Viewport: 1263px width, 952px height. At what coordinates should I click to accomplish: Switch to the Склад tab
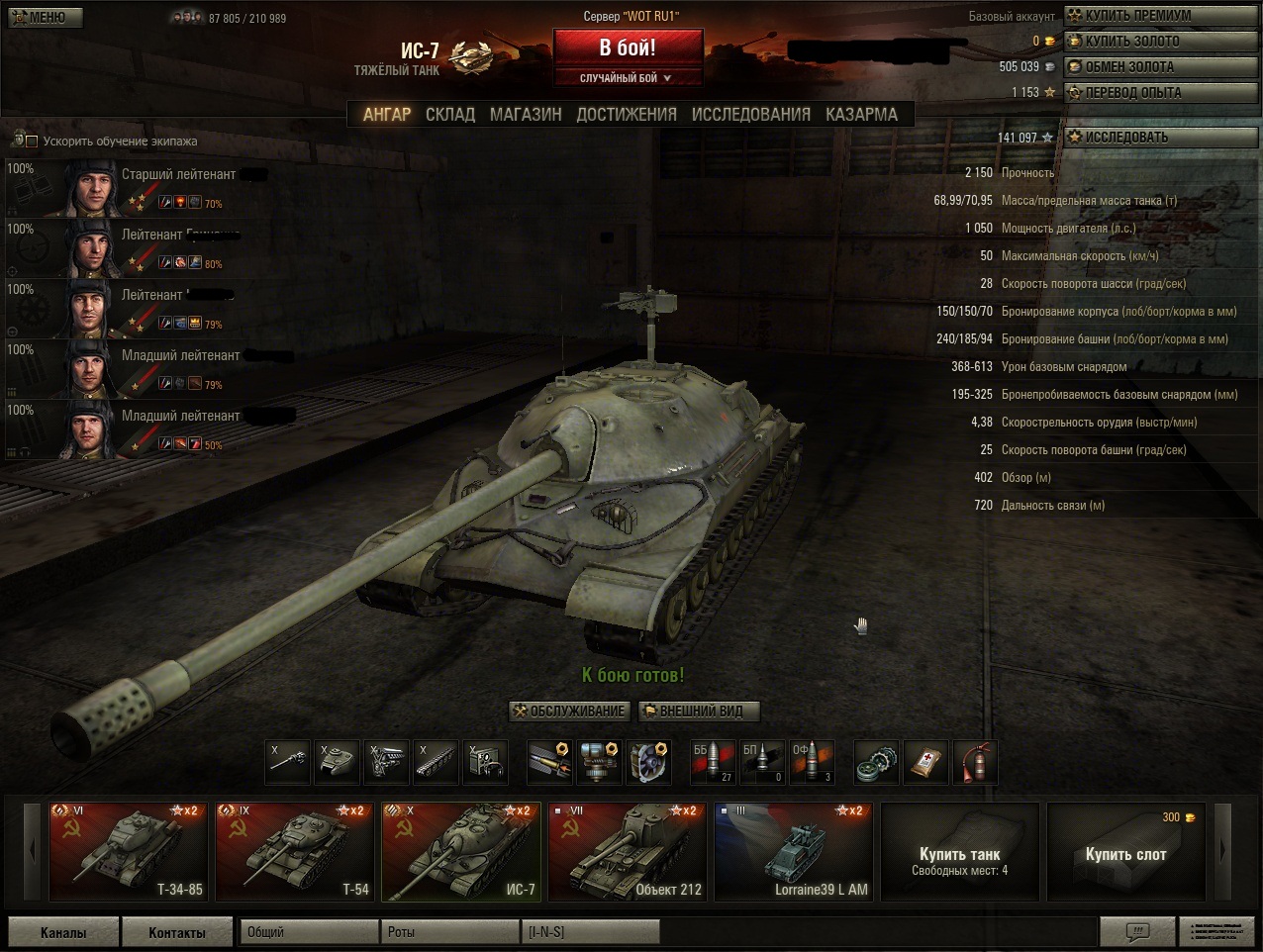[x=450, y=115]
